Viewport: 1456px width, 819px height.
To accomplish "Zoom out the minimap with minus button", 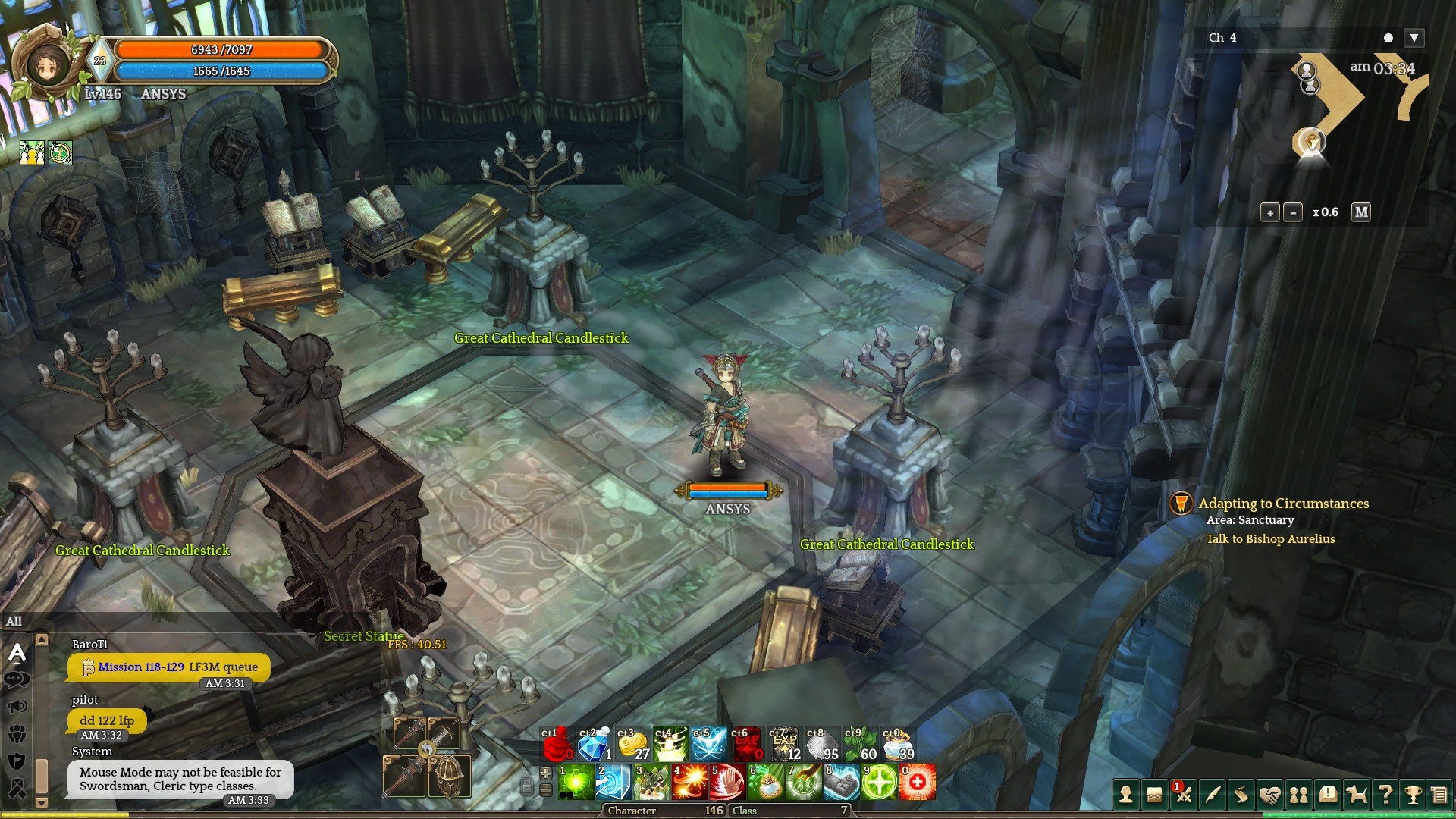I will pos(1293,212).
